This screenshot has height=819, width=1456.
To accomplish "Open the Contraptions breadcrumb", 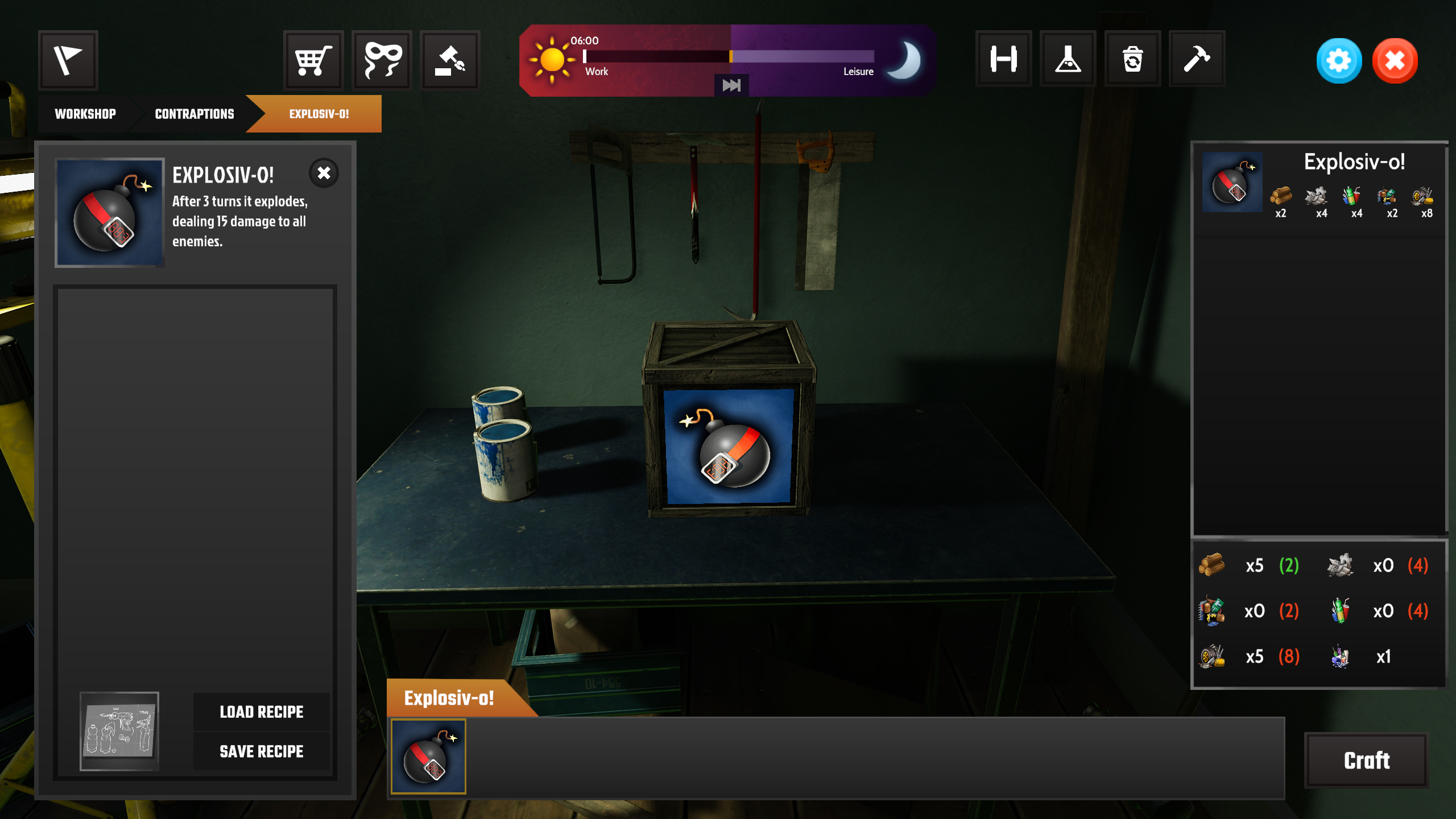I will pos(195,114).
